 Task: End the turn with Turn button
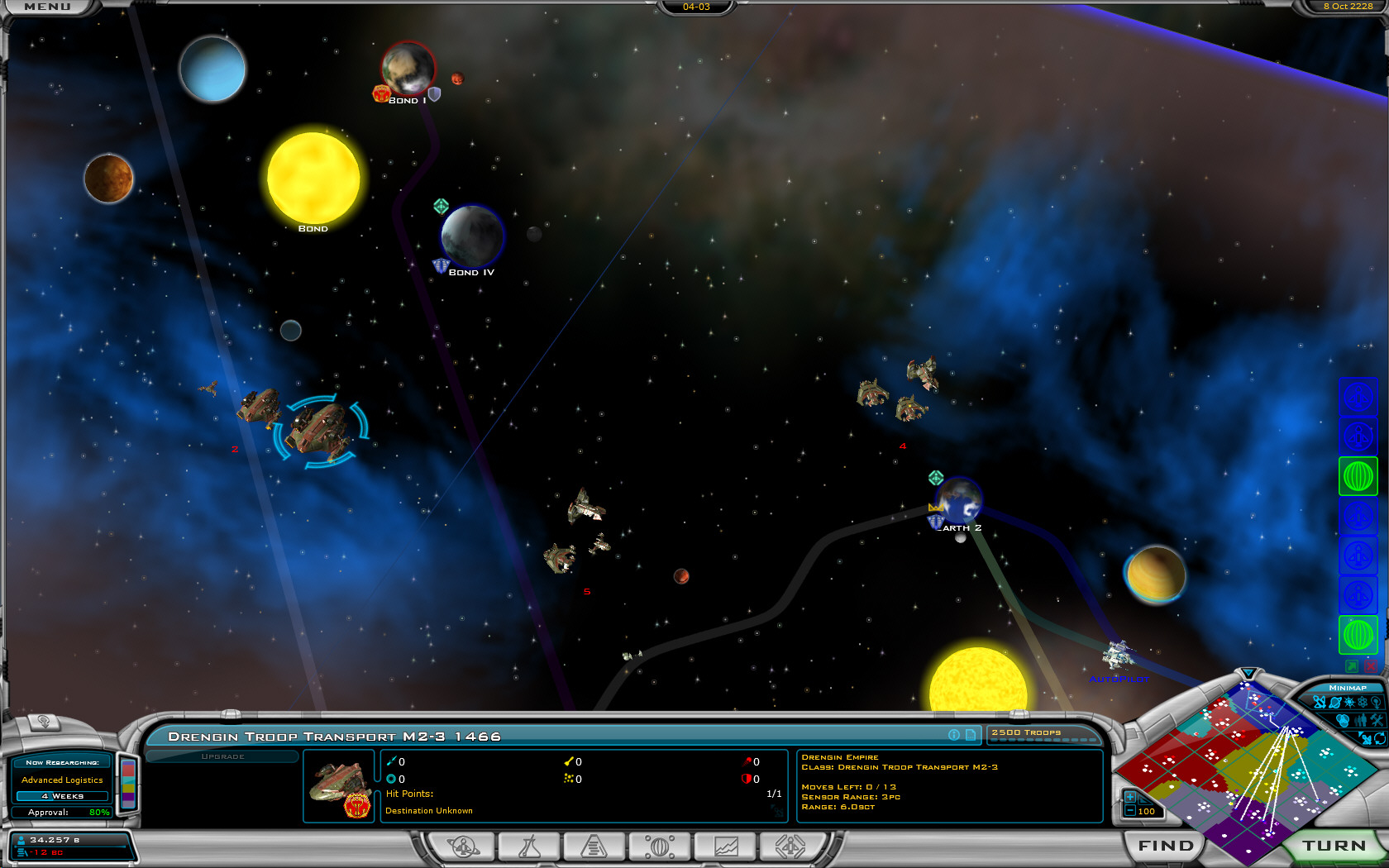tap(1334, 846)
